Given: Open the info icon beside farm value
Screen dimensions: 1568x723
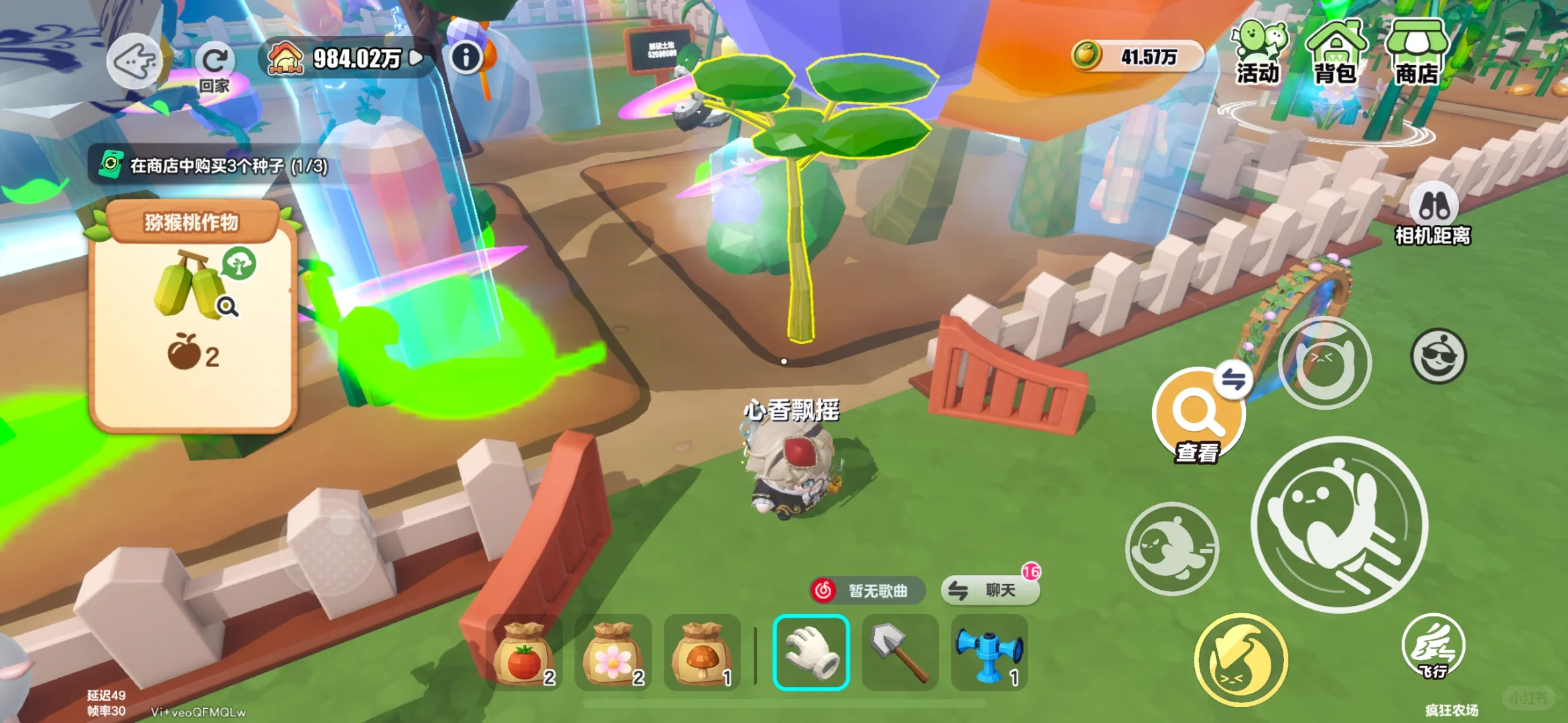Looking at the screenshot, I should (x=466, y=58).
